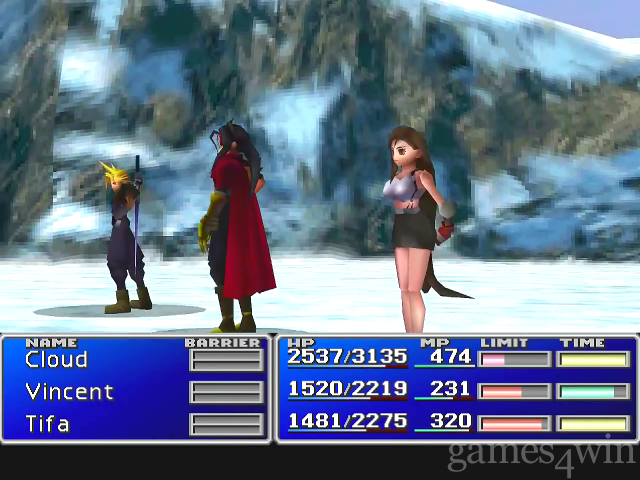Pick Tifa in the party name list
This screenshot has width=640, height=480.
[x=47, y=424]
